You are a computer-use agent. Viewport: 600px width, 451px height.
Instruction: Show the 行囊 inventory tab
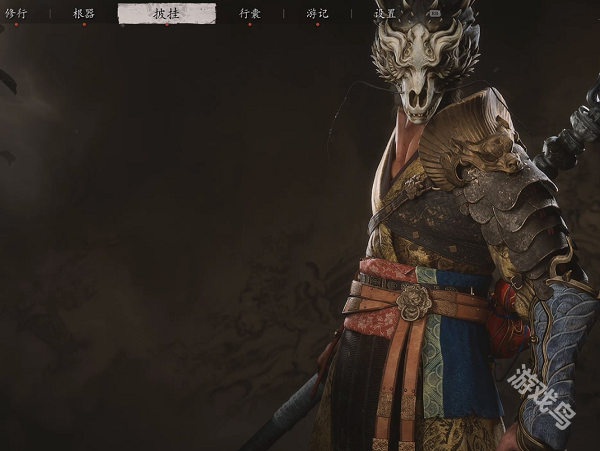point(250,14)
